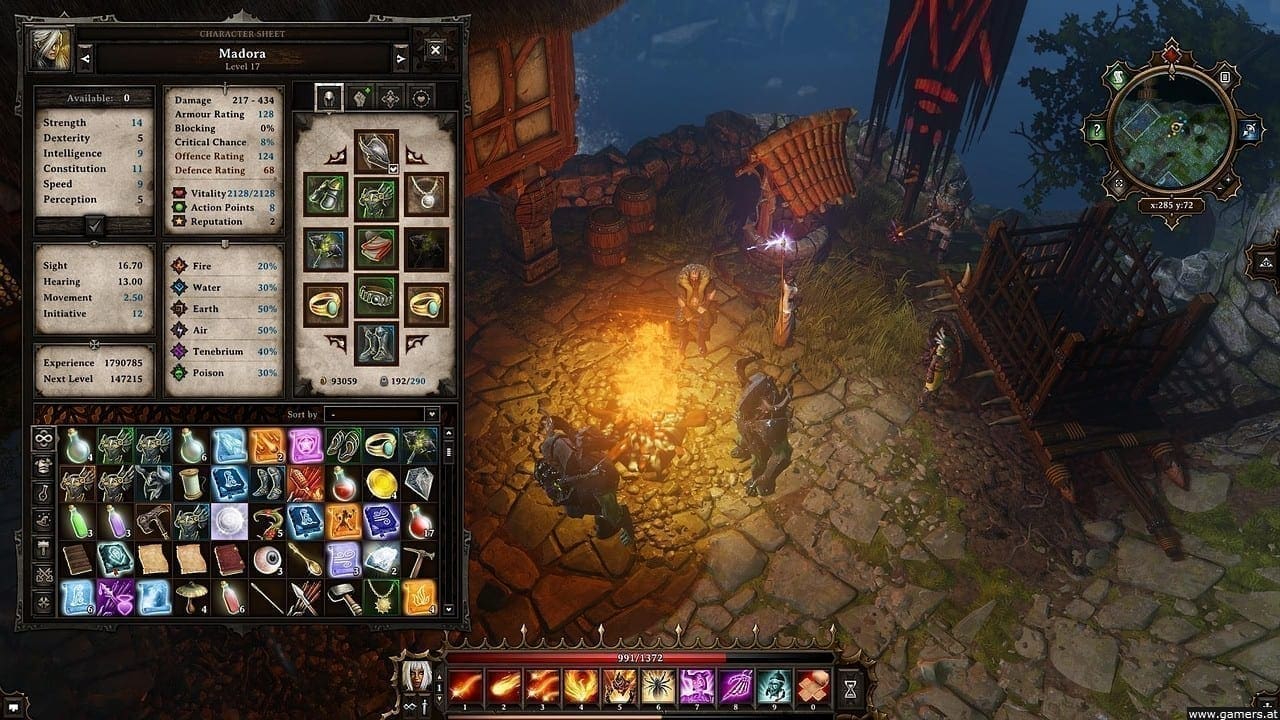Select the equipped belt slot
The height and width of the screenshot is (720, 1280).
coord(376,297)
